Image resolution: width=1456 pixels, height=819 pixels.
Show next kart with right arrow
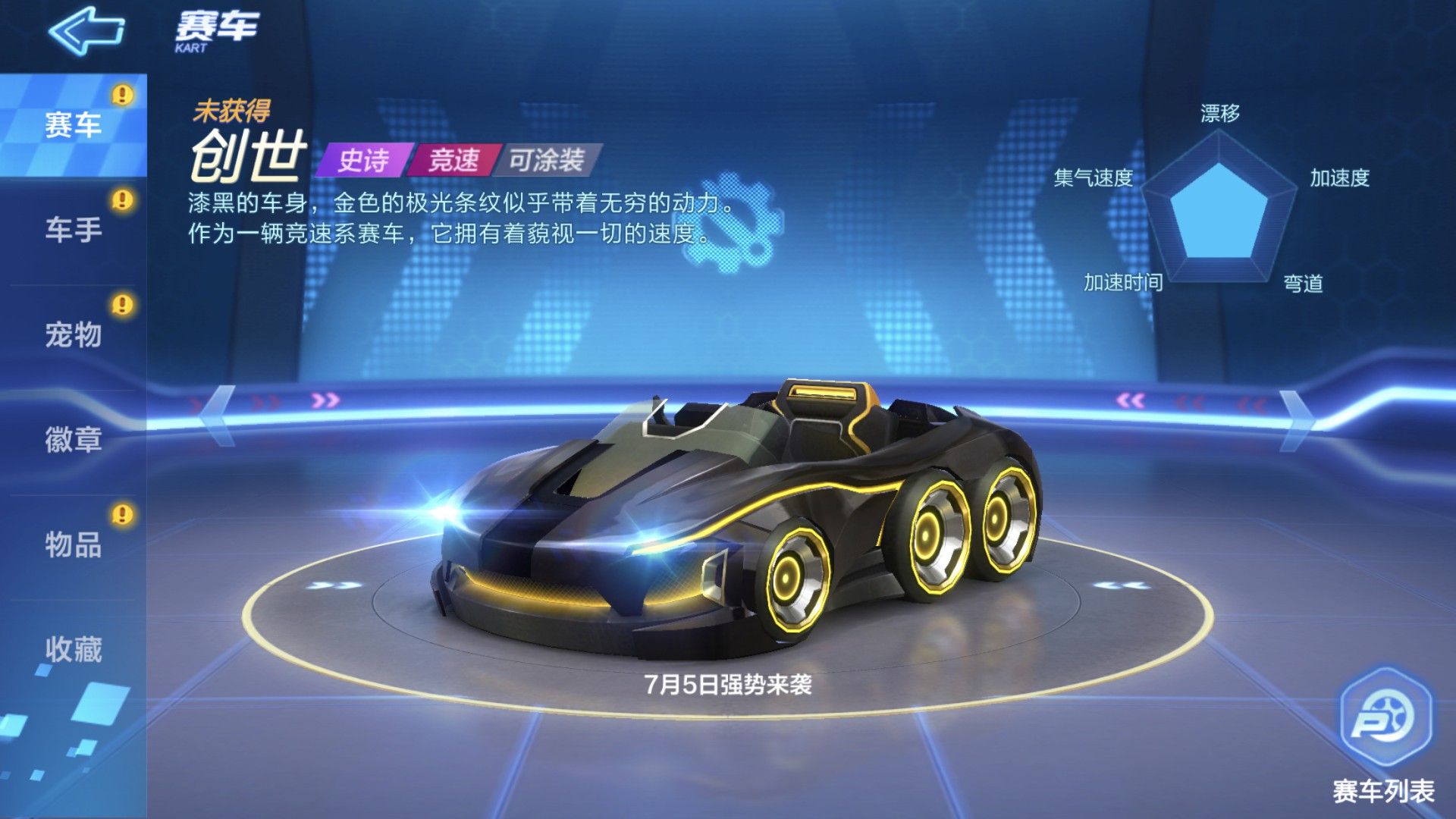pos(1296,417)
